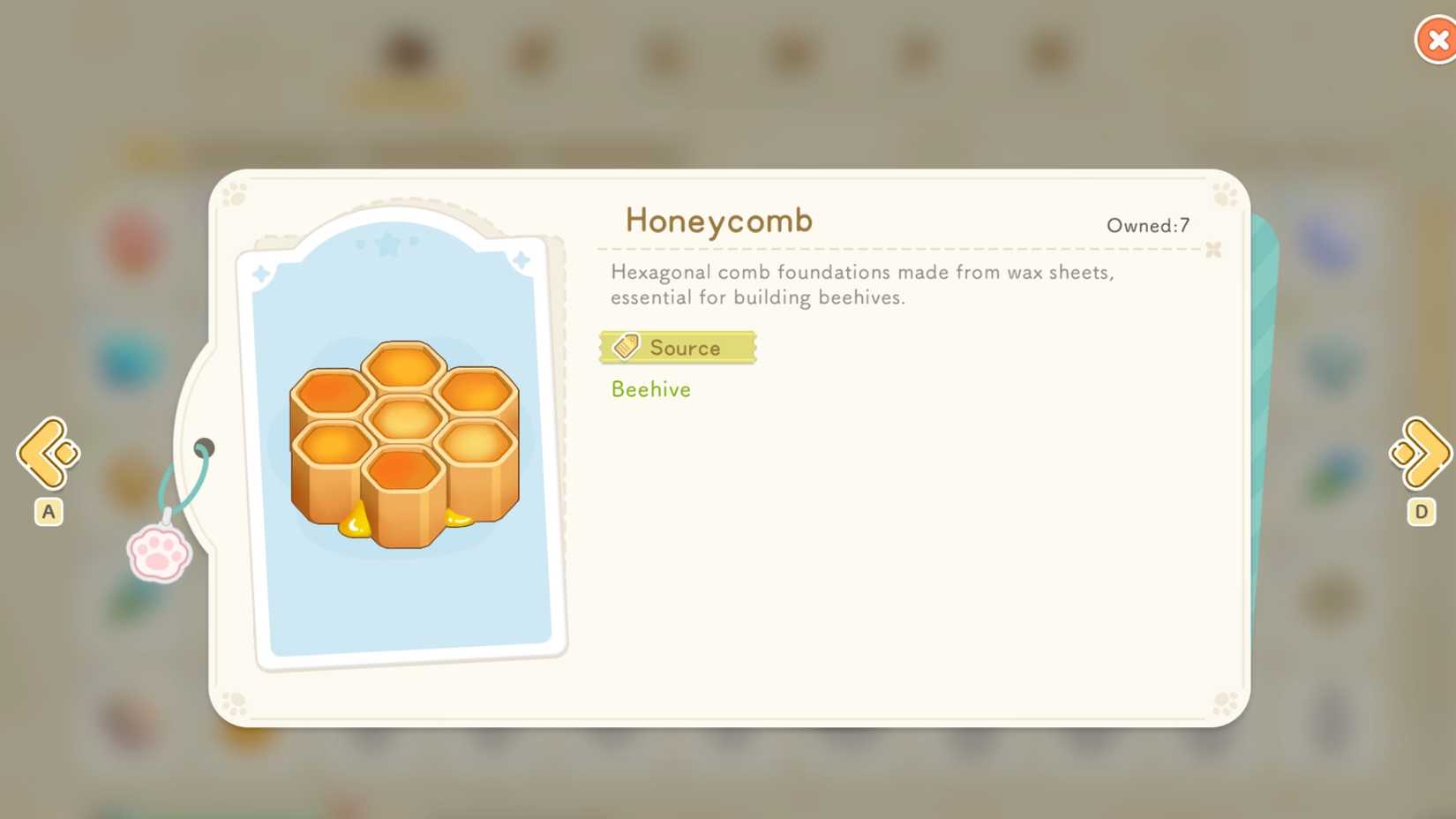Click the sparkle decoration on the card corner
Viewport: 1456px width, 819px height.
pyautogui.click(x=522, y=259)
